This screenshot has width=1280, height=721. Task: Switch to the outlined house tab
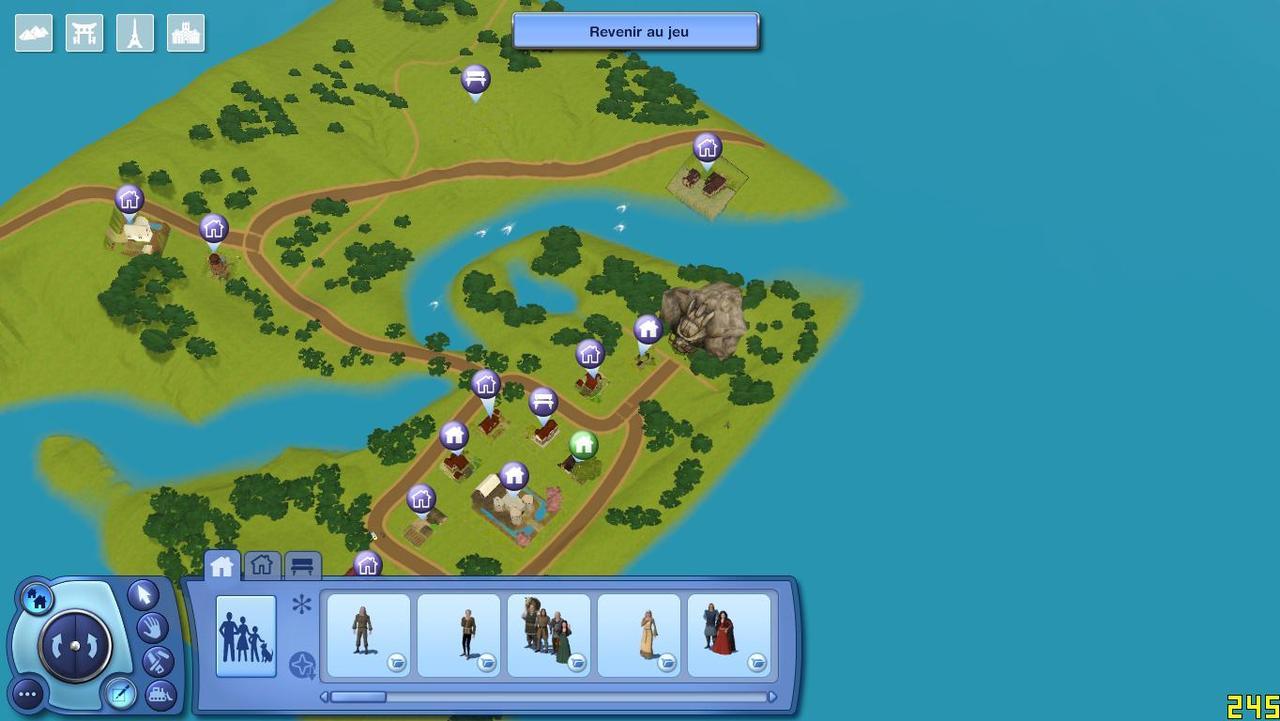click(x=262, y=566)
